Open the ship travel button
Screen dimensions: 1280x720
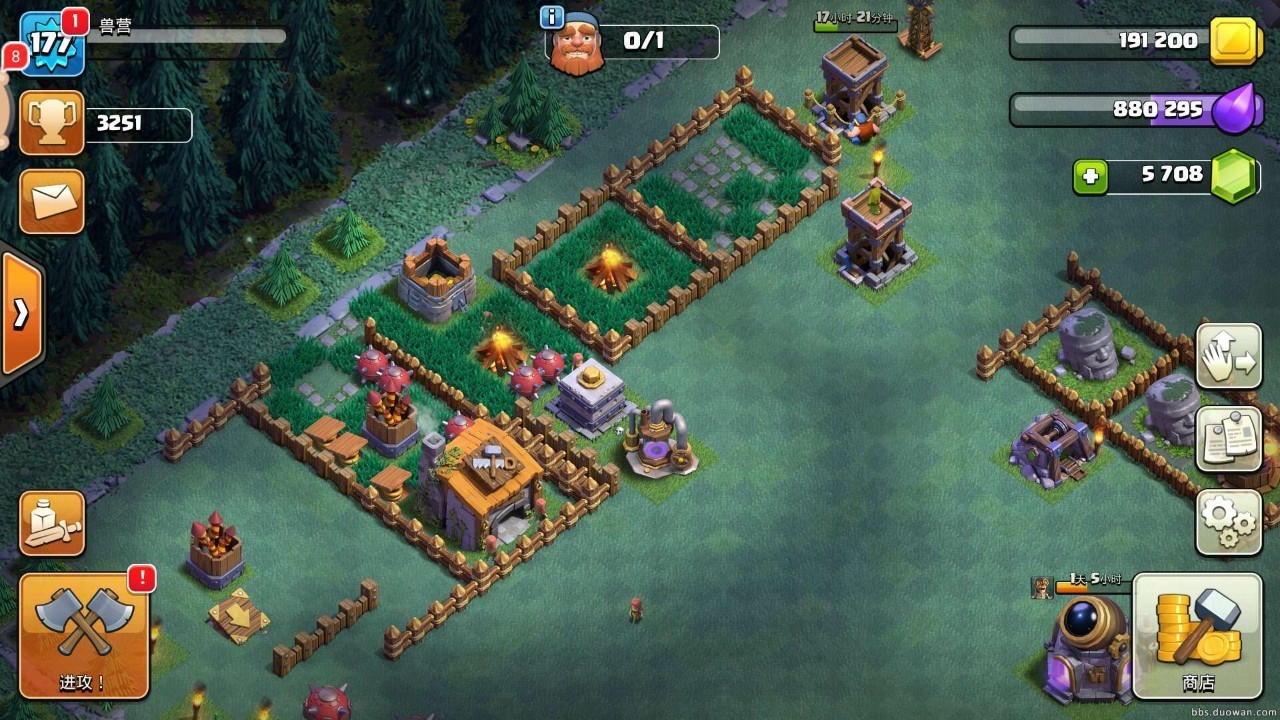(x=51, y=523)
